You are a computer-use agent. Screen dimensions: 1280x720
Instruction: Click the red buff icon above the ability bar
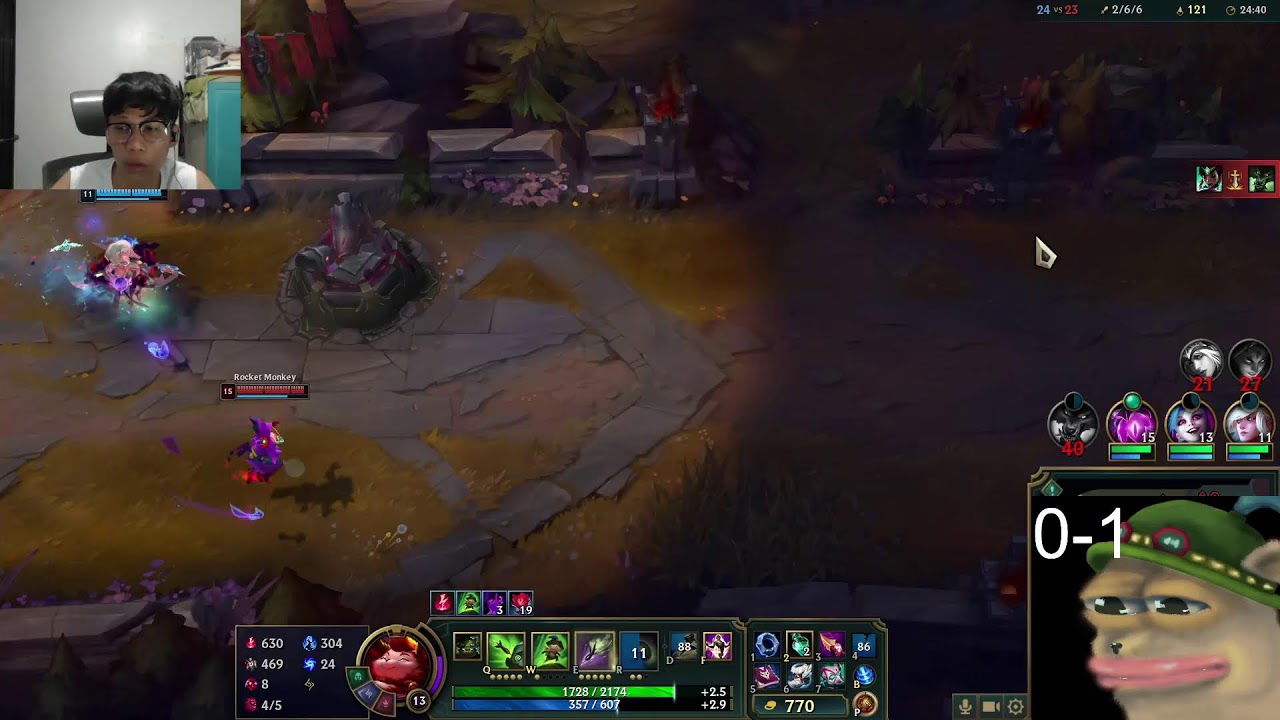click(442, 603)
